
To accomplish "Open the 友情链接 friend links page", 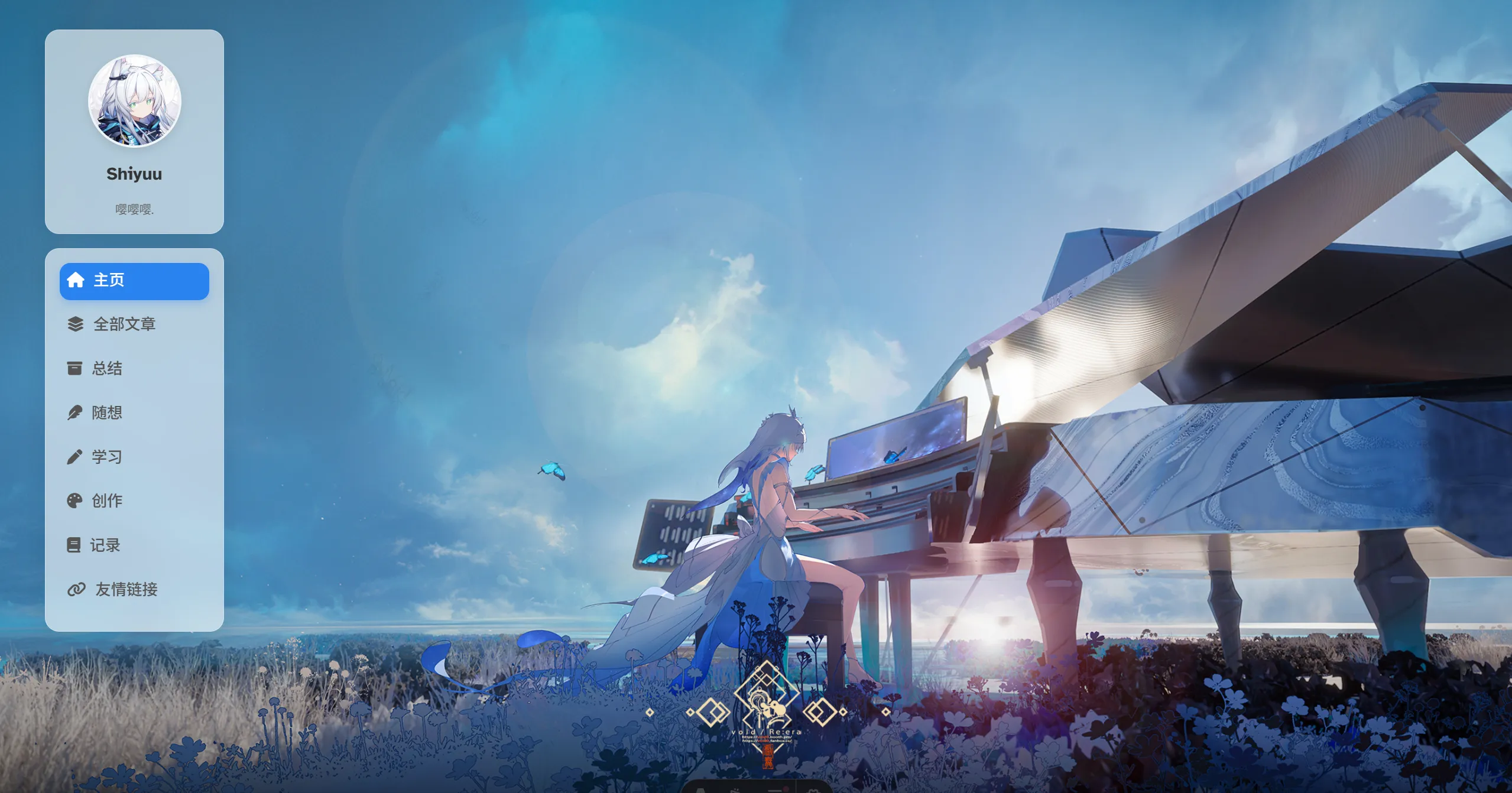I will click(126, 589).
